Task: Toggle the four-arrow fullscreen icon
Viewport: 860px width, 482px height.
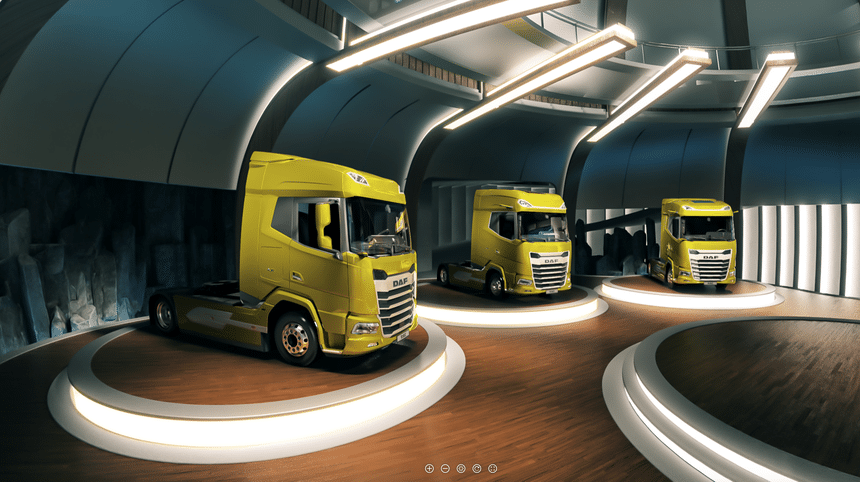Action: (493, 468)
